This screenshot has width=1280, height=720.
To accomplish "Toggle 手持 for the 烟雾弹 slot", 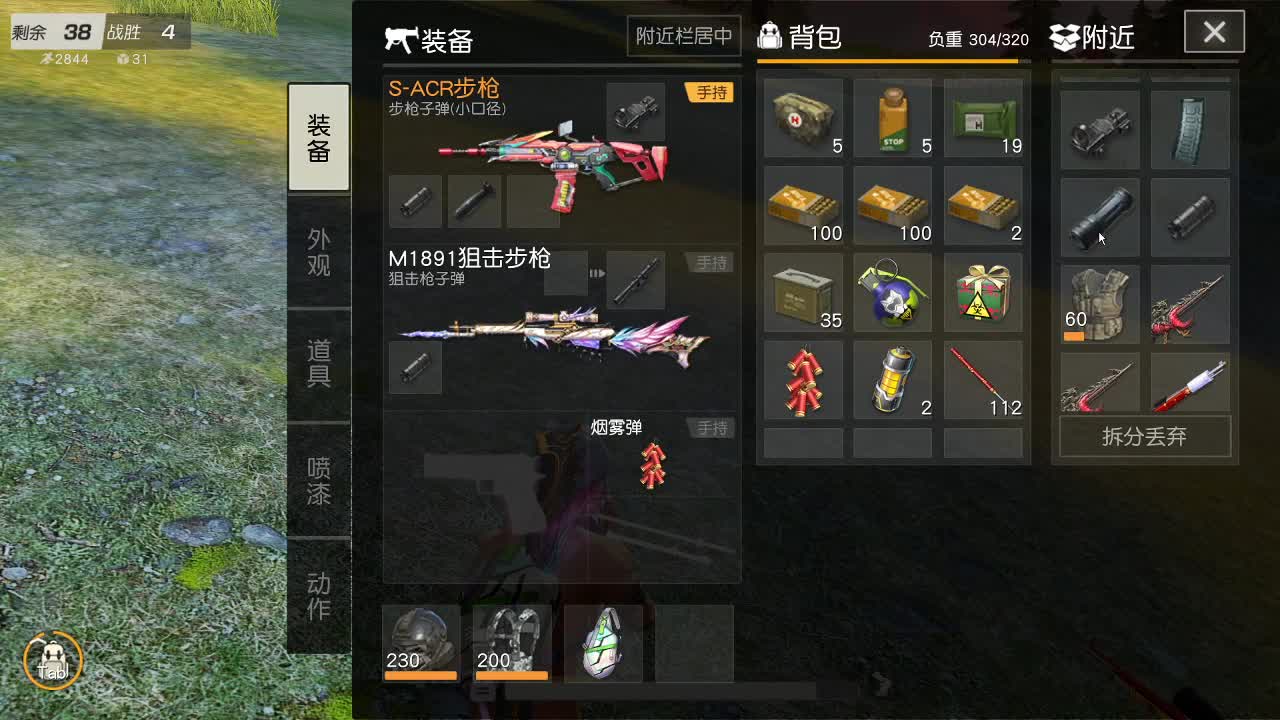I will coord(710,427).
